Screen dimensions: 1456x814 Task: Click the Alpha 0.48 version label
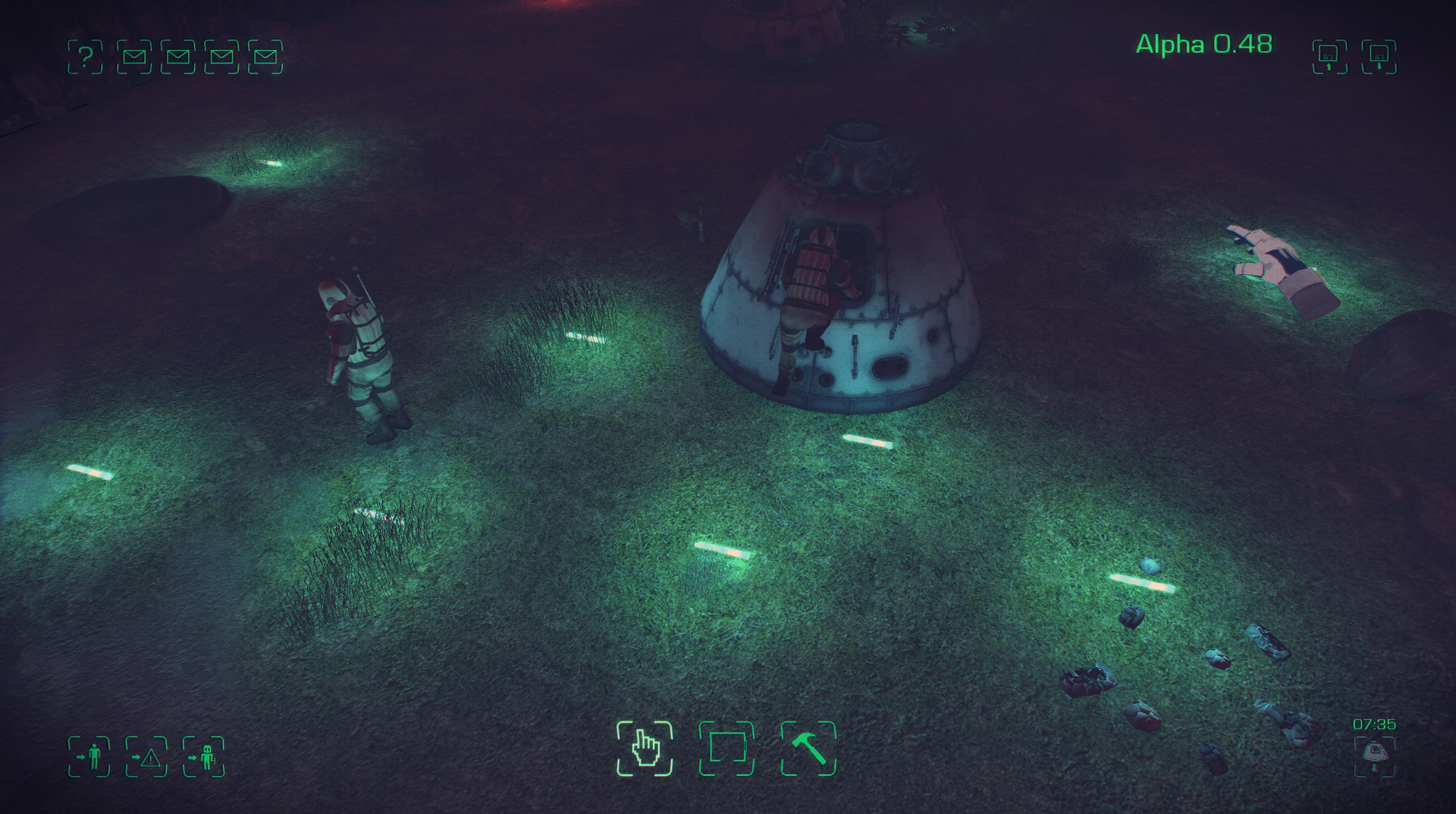1203,44
